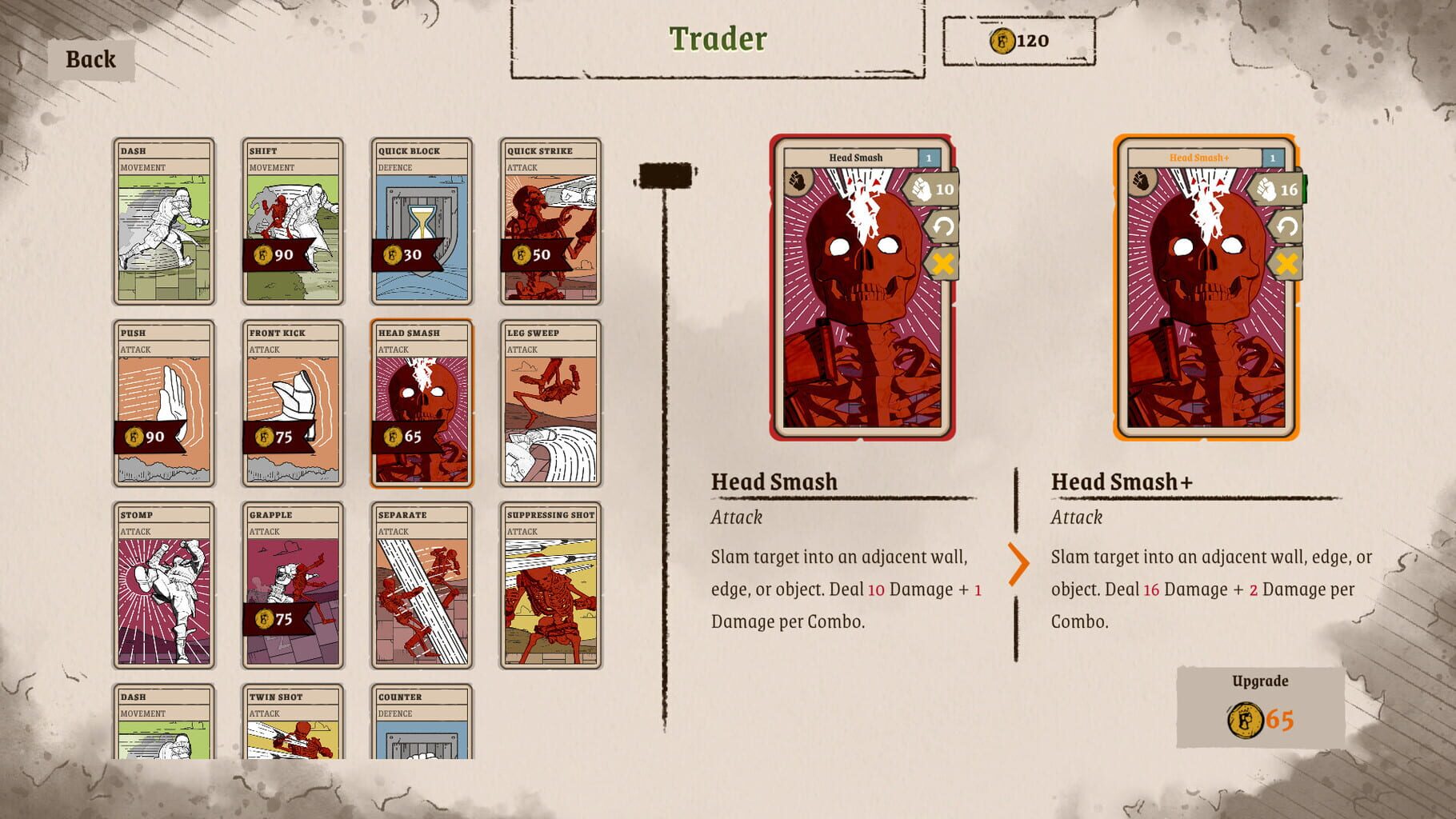Select the yellow X icon on the Head Smash card
This screenshot has height=819, width=1456.
(942, 262)
